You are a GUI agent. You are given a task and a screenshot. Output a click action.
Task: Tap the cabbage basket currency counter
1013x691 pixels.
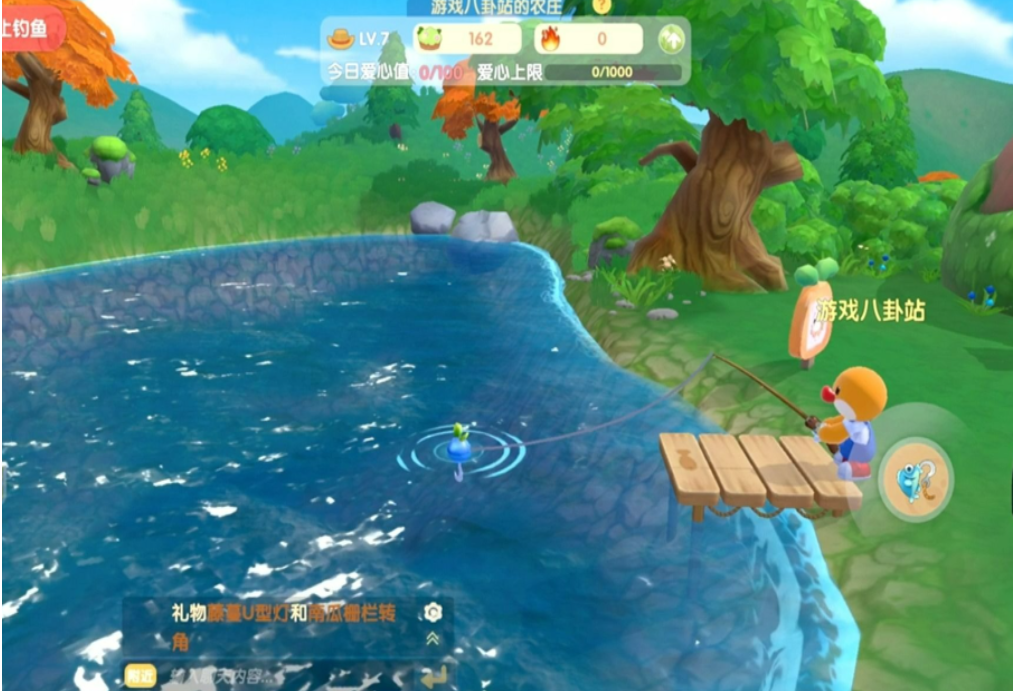click(x=468, y=39)
